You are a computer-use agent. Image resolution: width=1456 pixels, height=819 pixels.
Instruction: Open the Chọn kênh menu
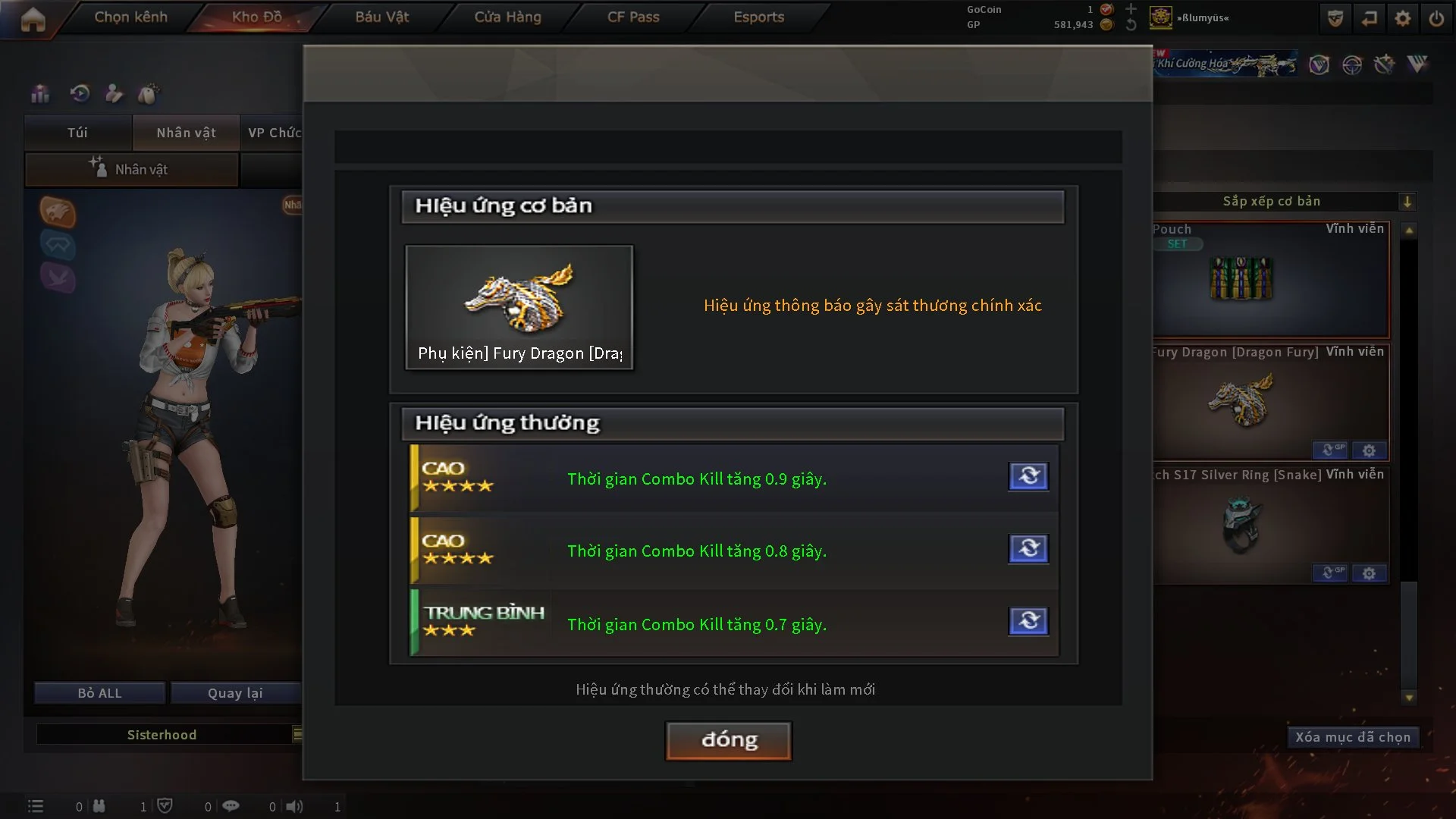130,17
